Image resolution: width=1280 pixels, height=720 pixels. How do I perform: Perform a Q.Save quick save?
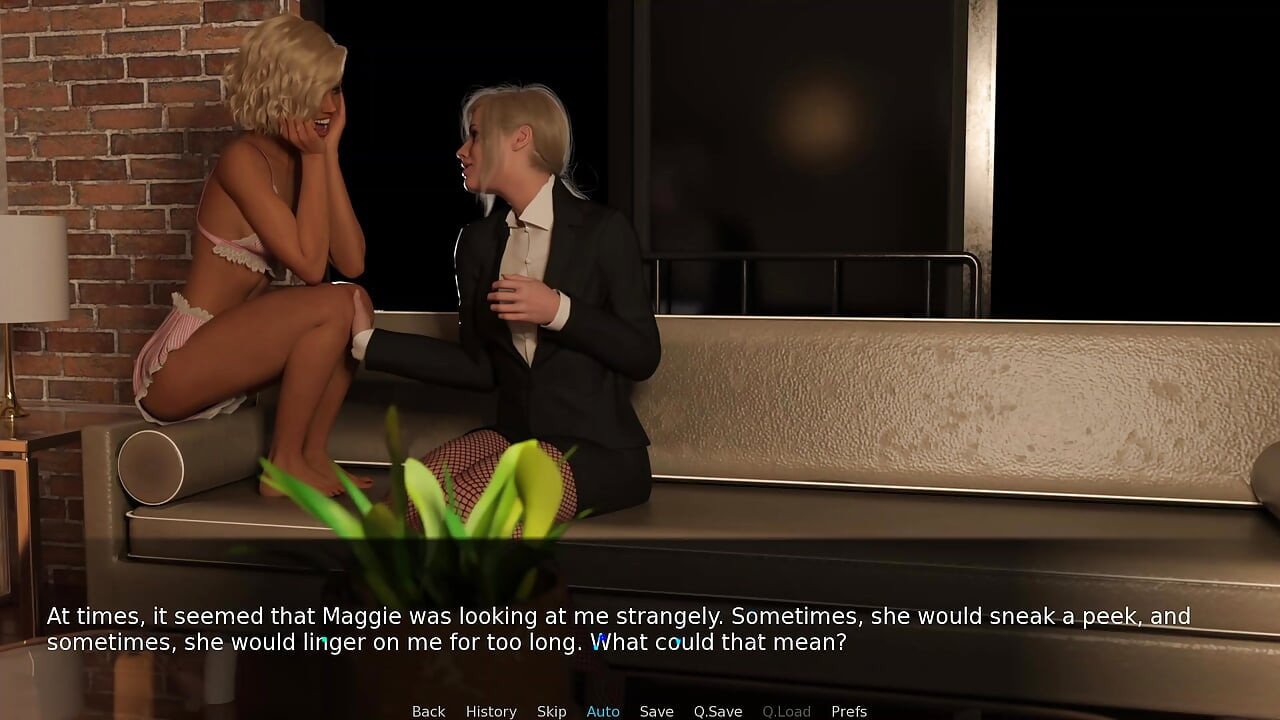(x=717, y=711)
